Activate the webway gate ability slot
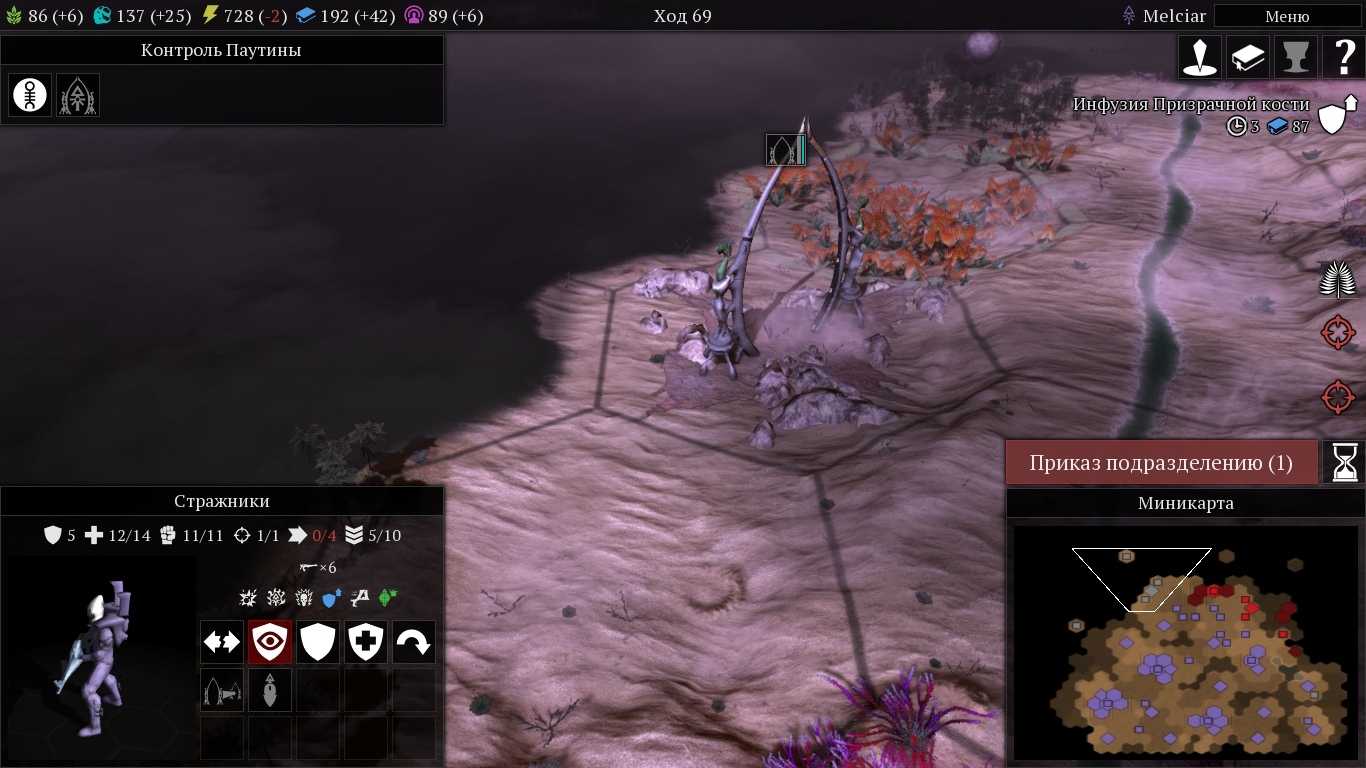Screen dimensions: 1366x768 click(221, 690)
